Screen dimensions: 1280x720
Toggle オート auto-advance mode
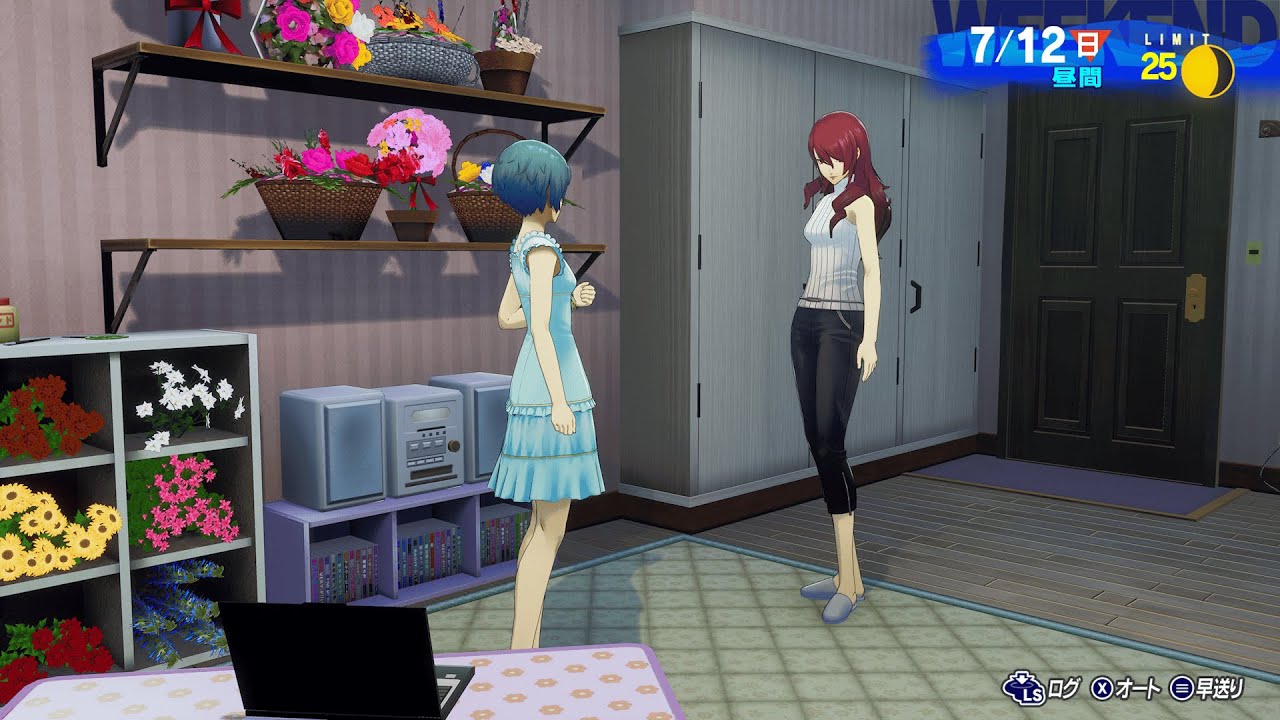pos(1126,688)
